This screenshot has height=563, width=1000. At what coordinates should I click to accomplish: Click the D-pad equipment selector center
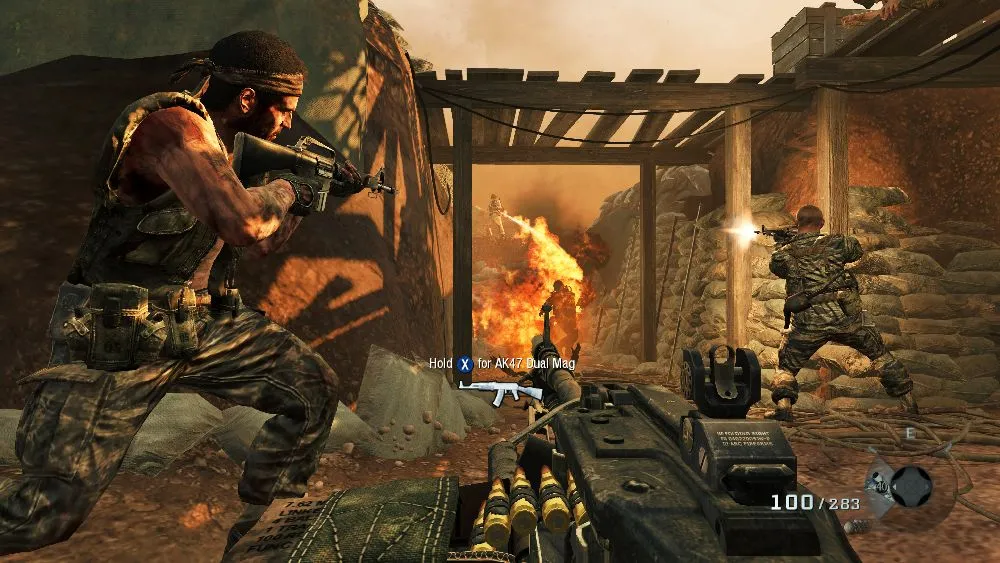tap(910, 487)
